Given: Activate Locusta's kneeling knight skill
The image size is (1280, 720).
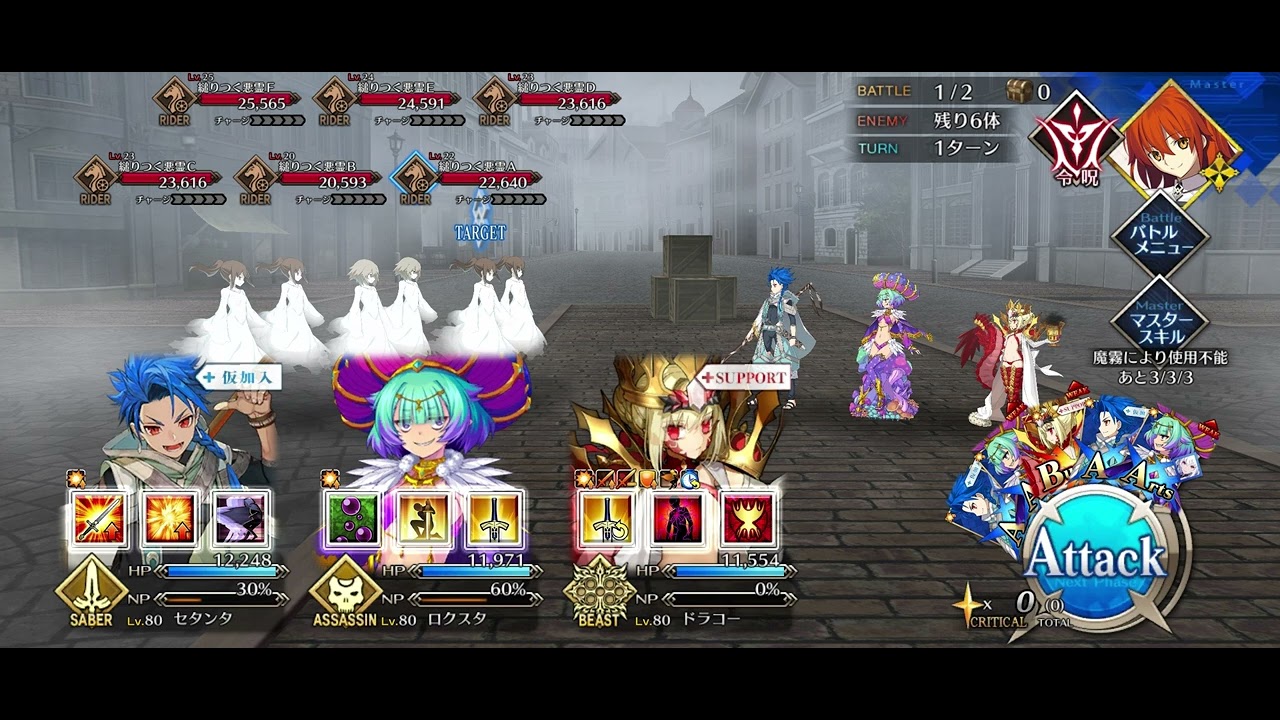Looking at the screenshot, I should [x=424, y=519].
